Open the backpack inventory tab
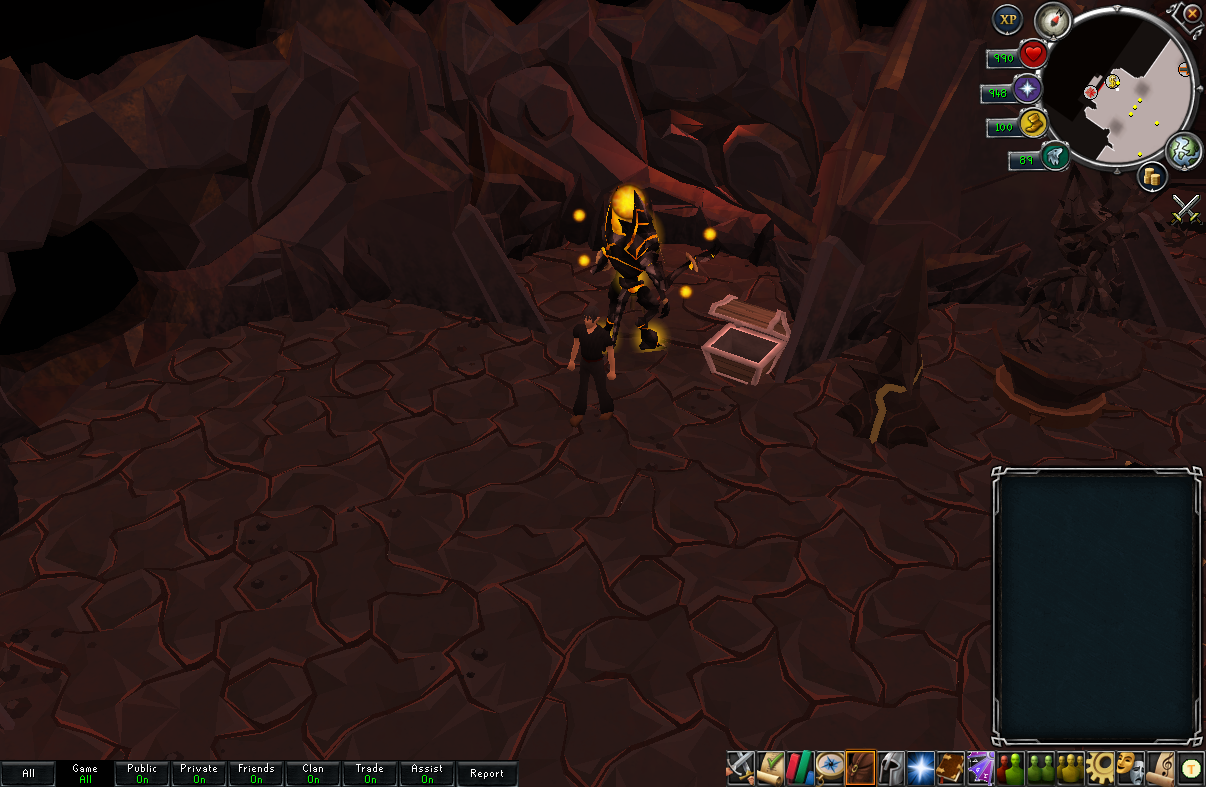 tap(861, 767)
